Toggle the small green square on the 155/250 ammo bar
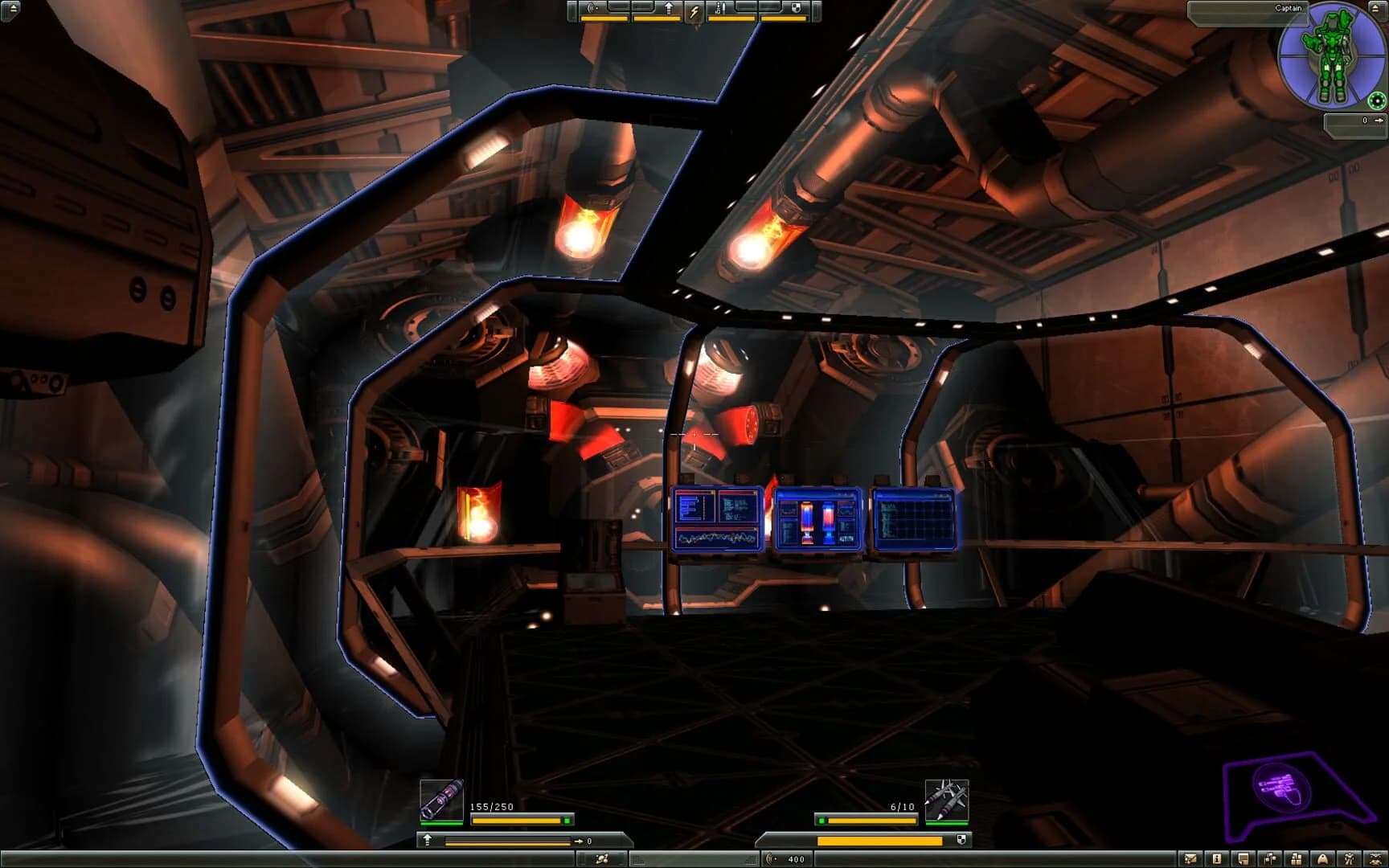 pyautogui.click(x=567, y=821)
